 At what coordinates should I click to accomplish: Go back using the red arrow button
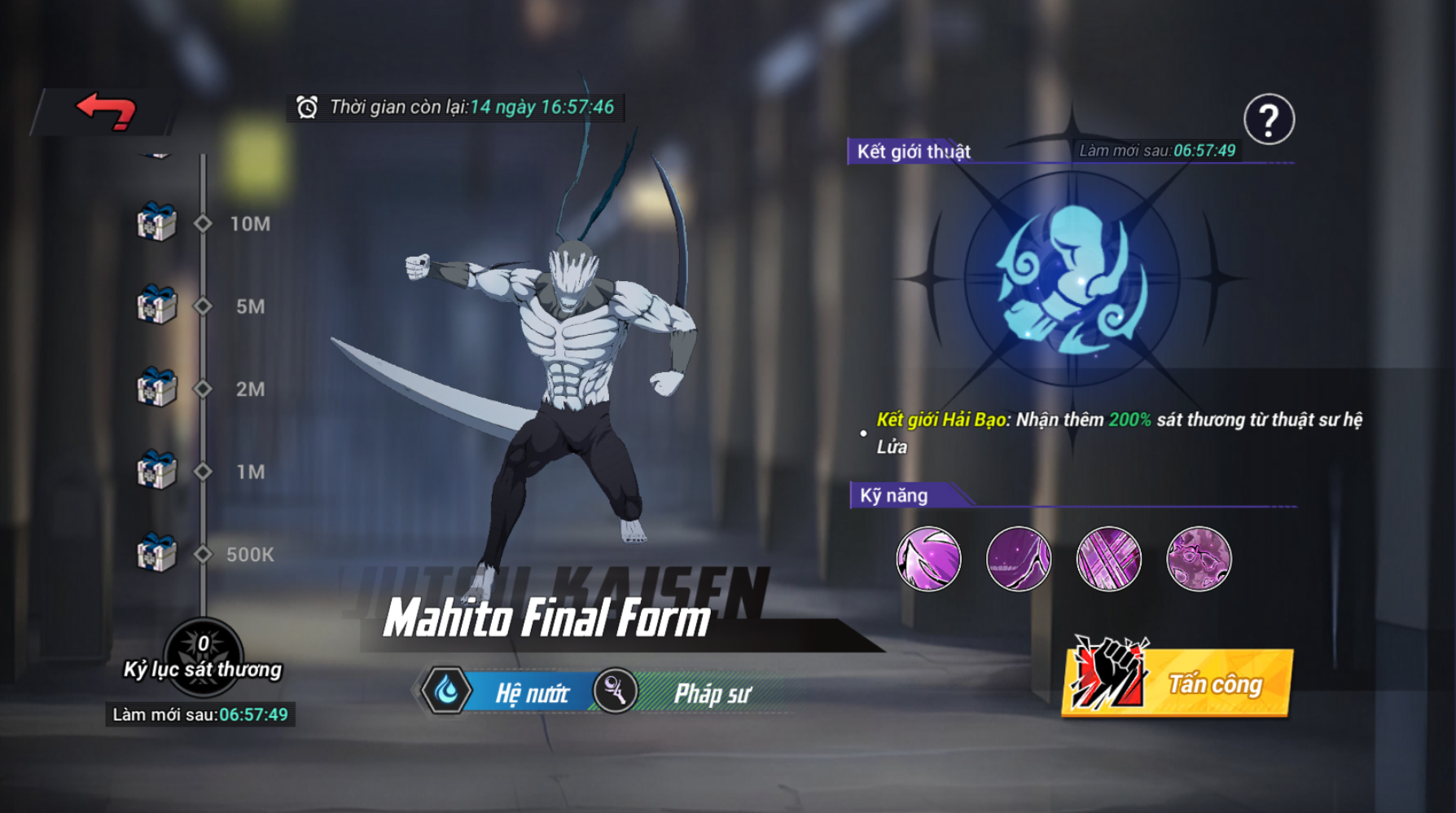pos(106,111)
